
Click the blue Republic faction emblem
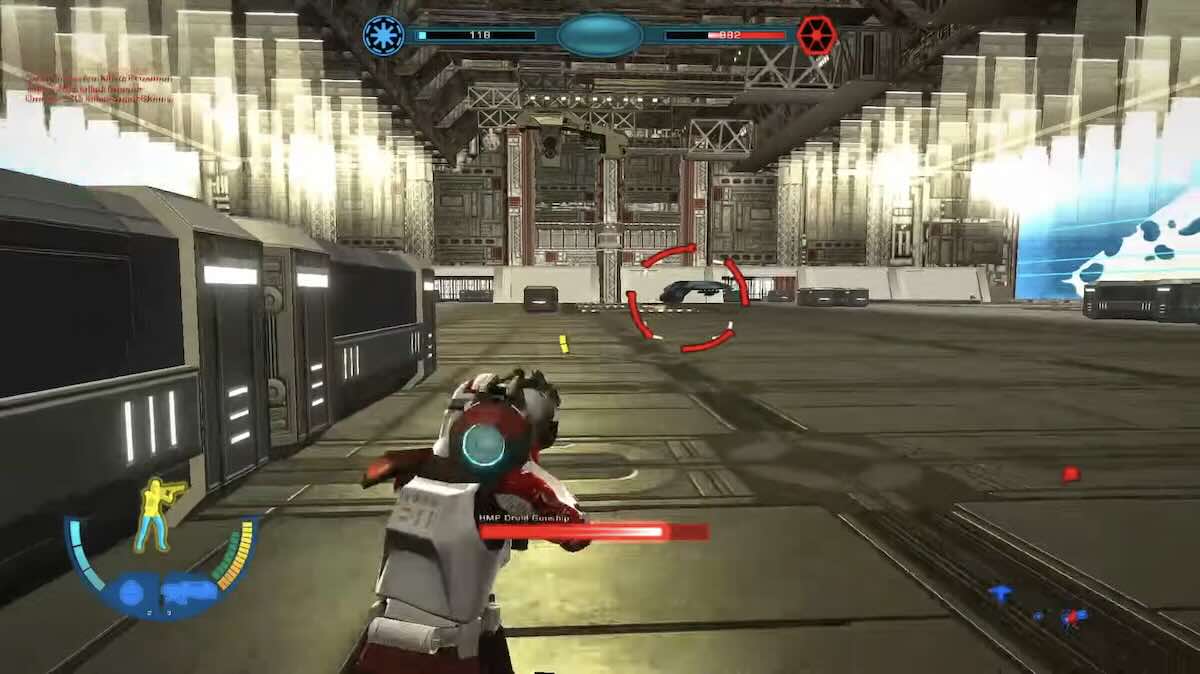[x=382, y=36]
